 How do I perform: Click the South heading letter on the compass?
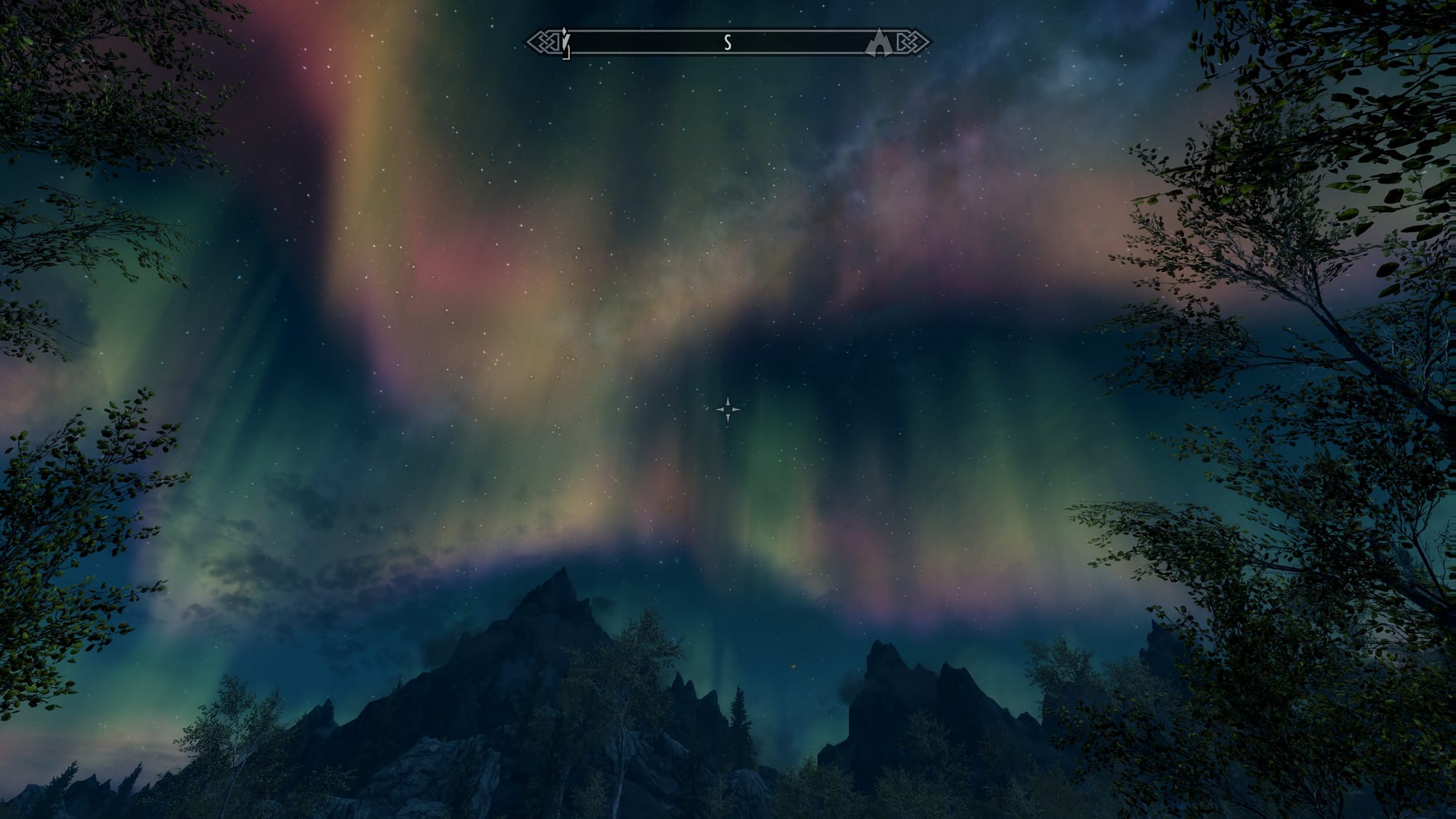(x=727, y=43)
